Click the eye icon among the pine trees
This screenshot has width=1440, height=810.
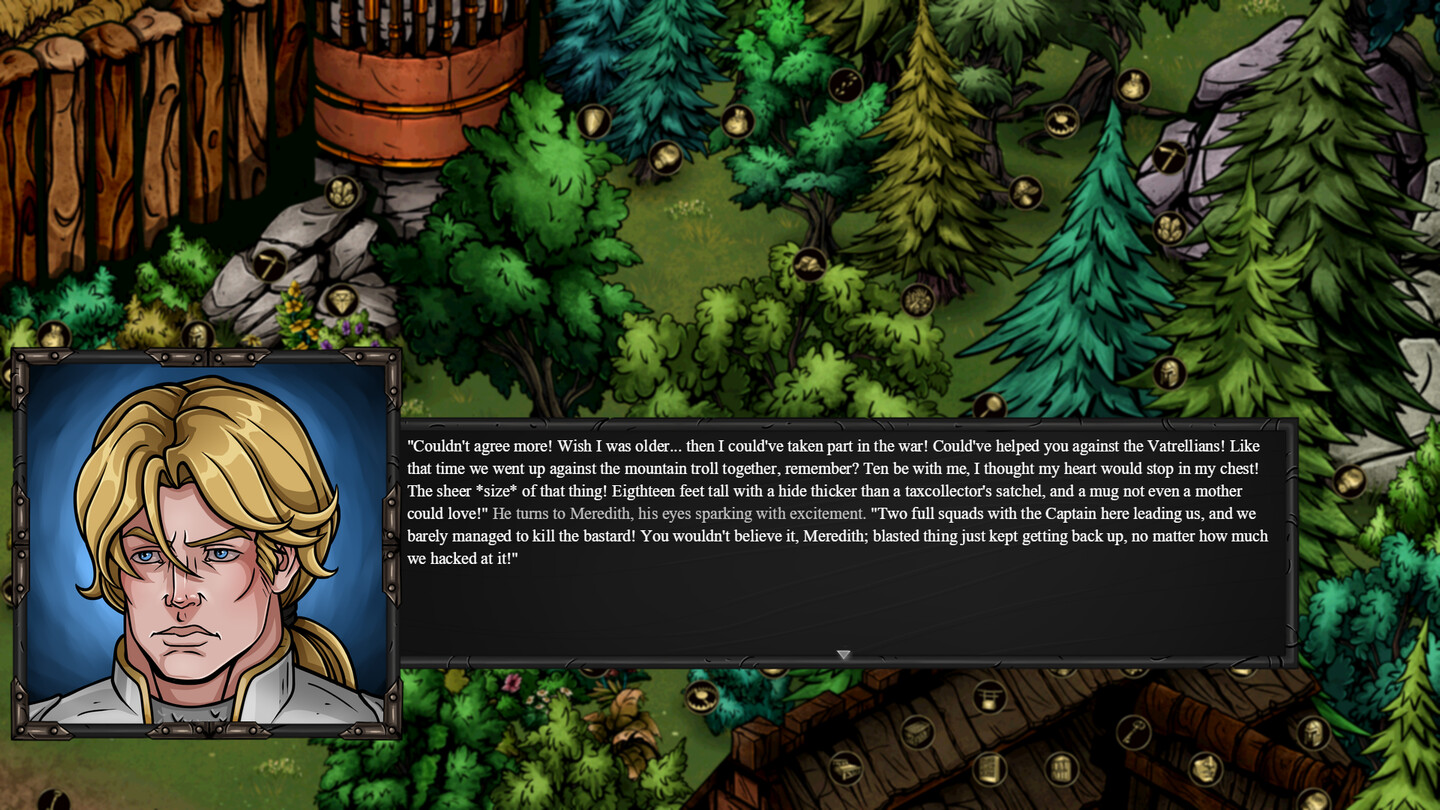[1062, 122]
